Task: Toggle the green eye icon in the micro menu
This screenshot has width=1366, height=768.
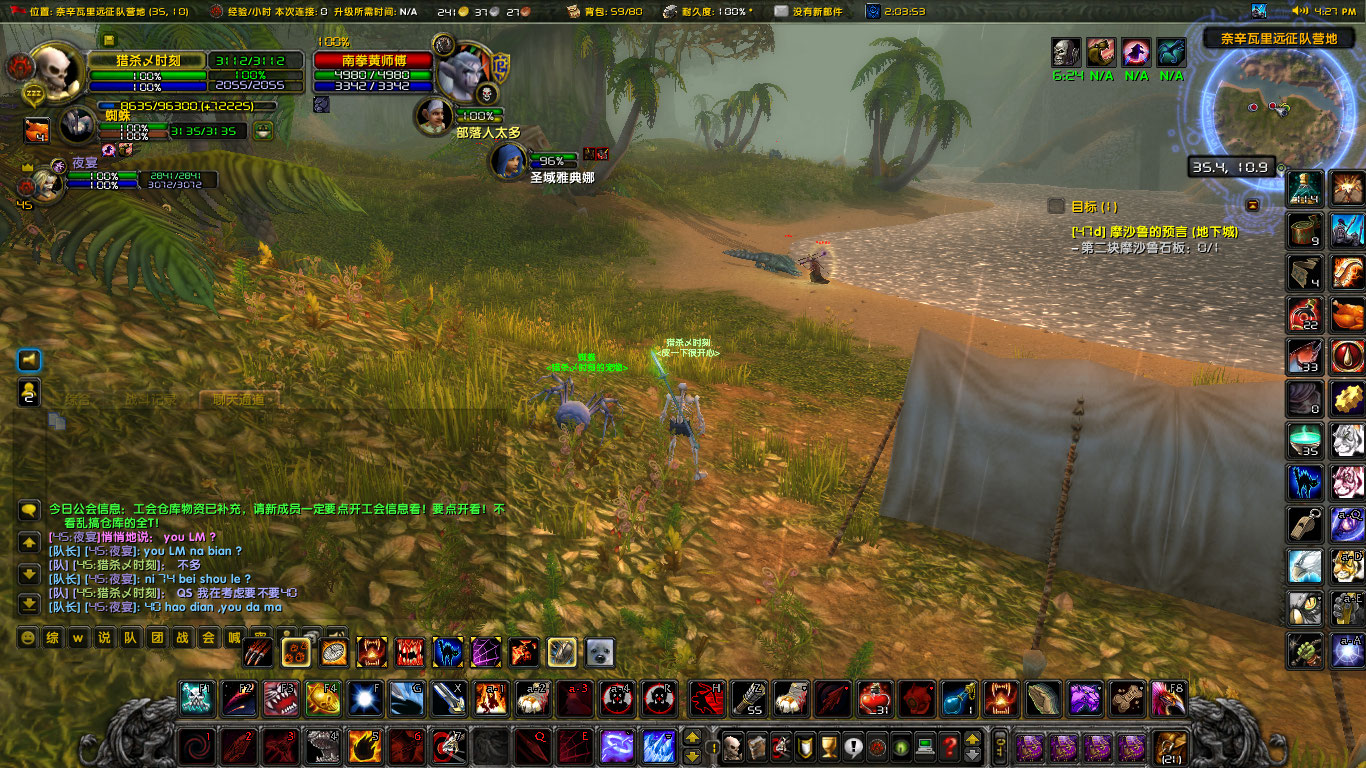Action: click(x=899, y=746)
